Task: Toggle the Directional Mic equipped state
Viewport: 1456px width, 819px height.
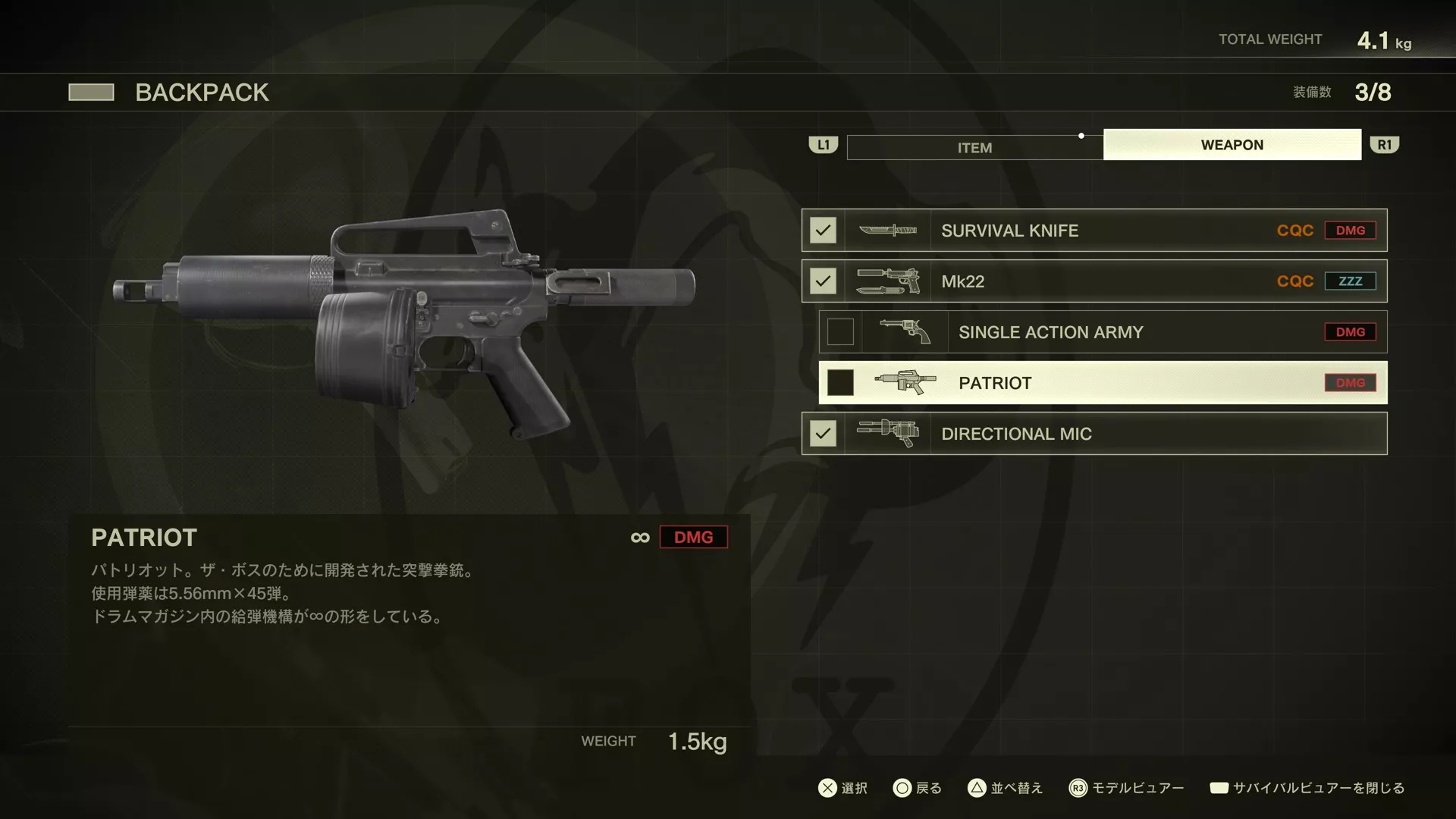Action: pos(822,433)
